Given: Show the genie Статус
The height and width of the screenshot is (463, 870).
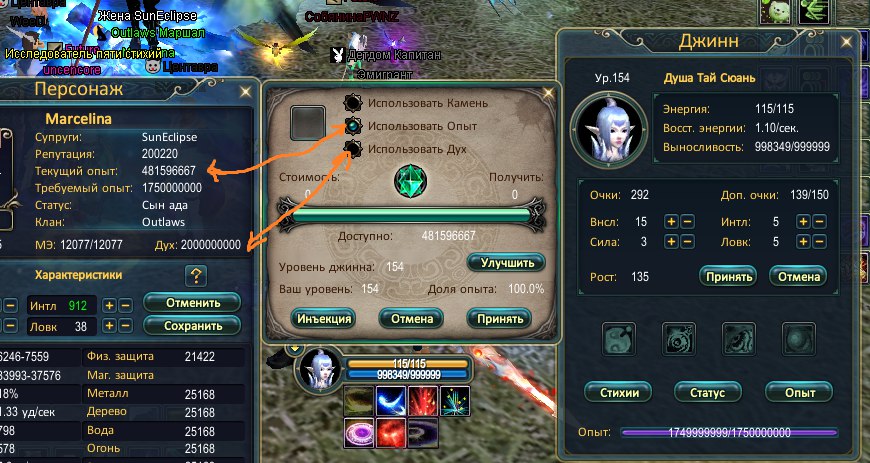Looking at the screenshot, I should (708, 391).
